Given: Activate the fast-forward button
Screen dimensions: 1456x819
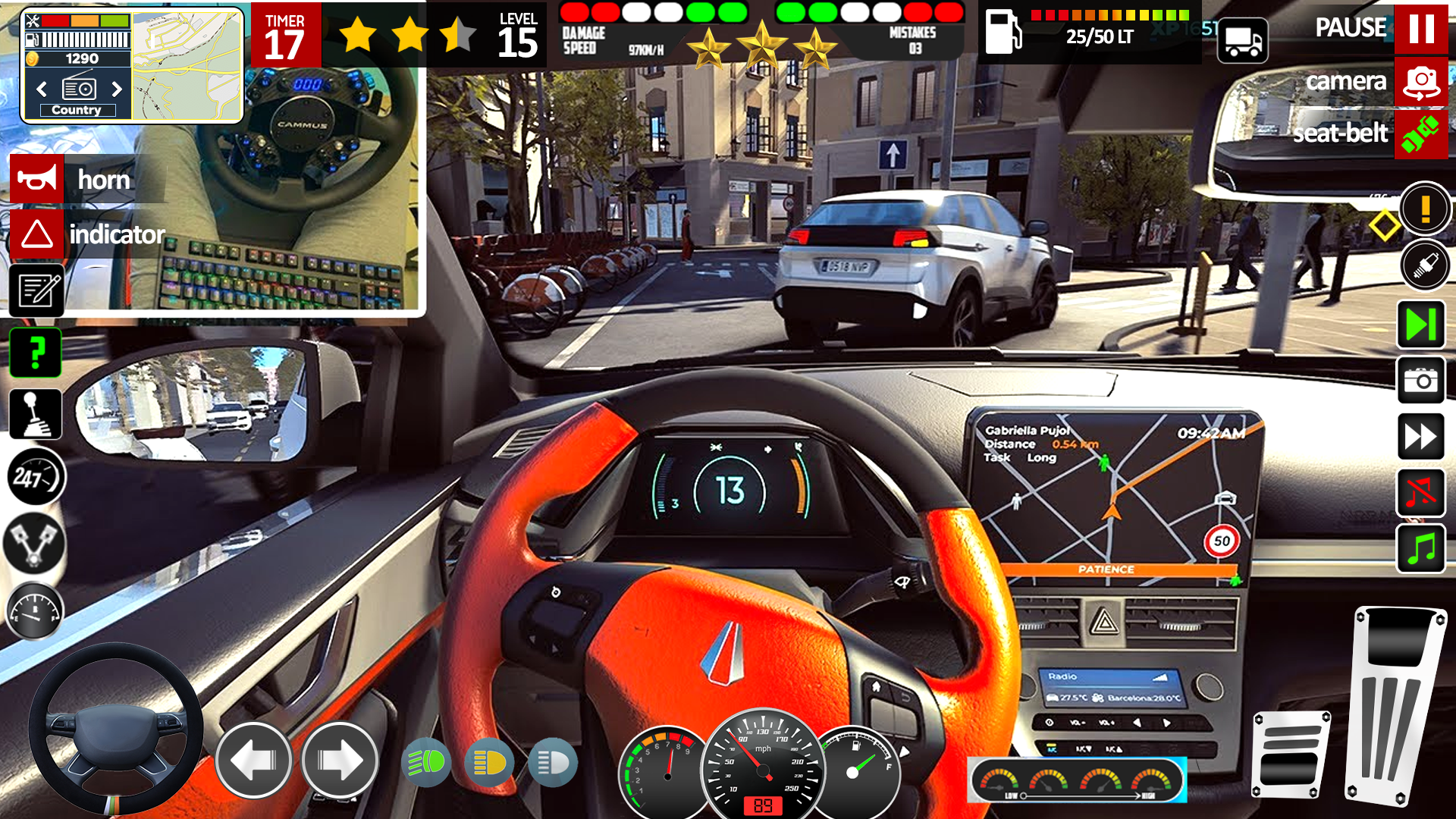Looking at the screenshot, I should click(1420, 437).
